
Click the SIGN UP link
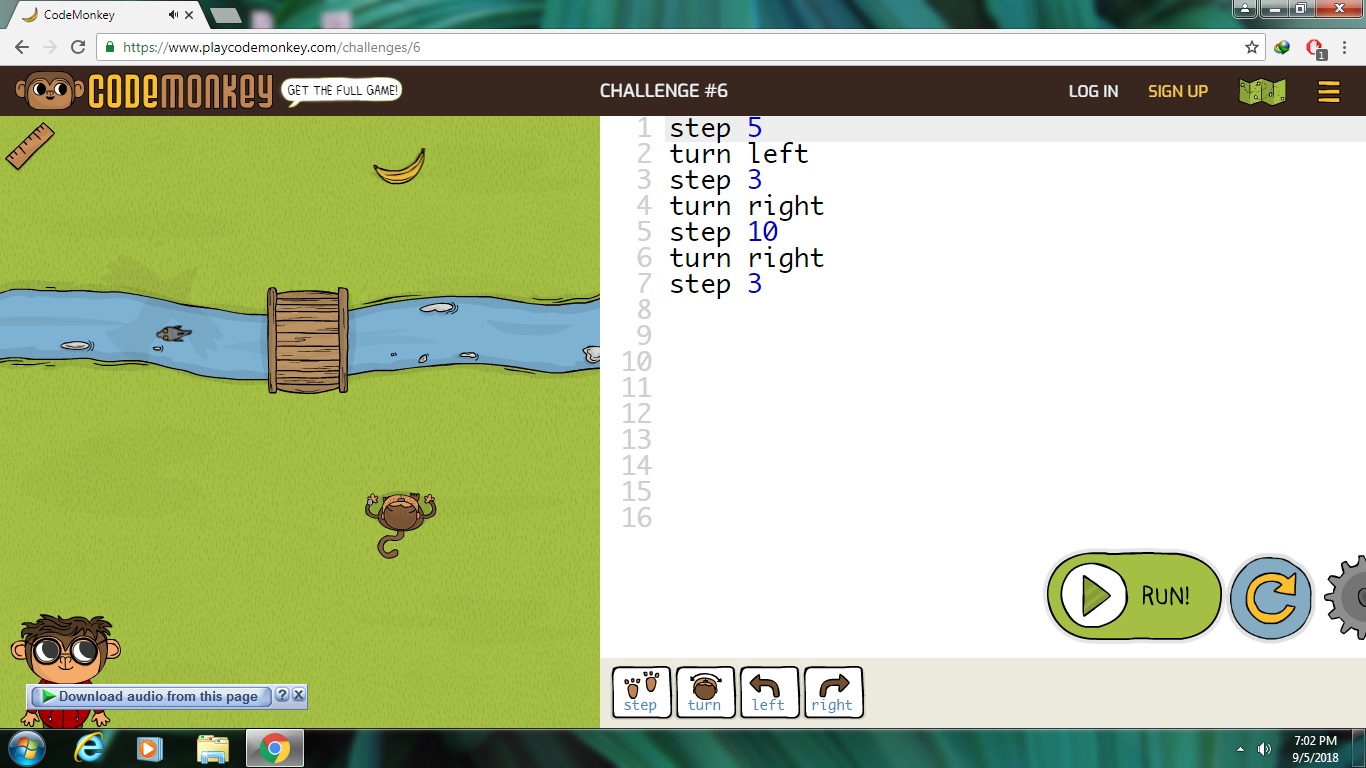1177,91
